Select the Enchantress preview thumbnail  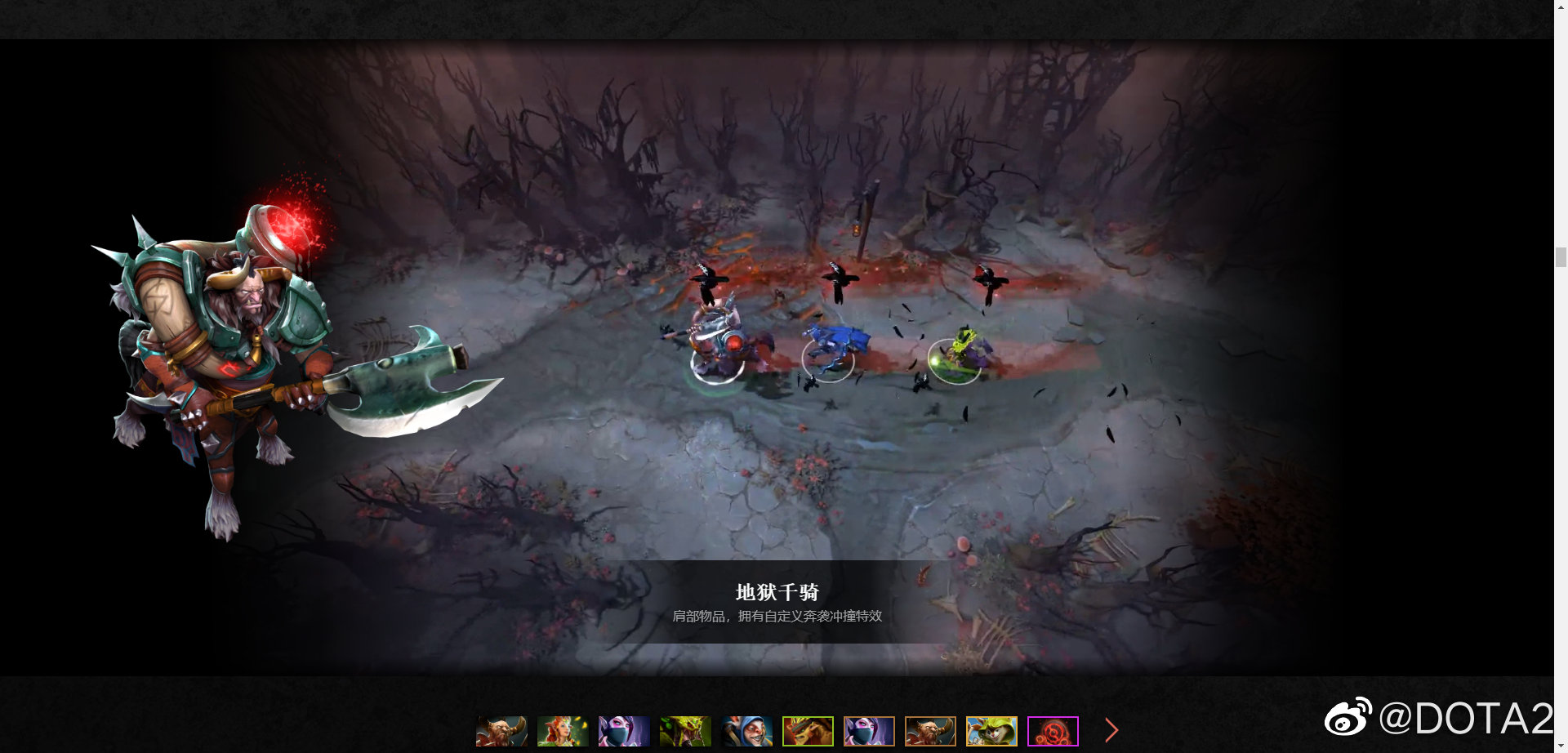(x=563, y=732)
